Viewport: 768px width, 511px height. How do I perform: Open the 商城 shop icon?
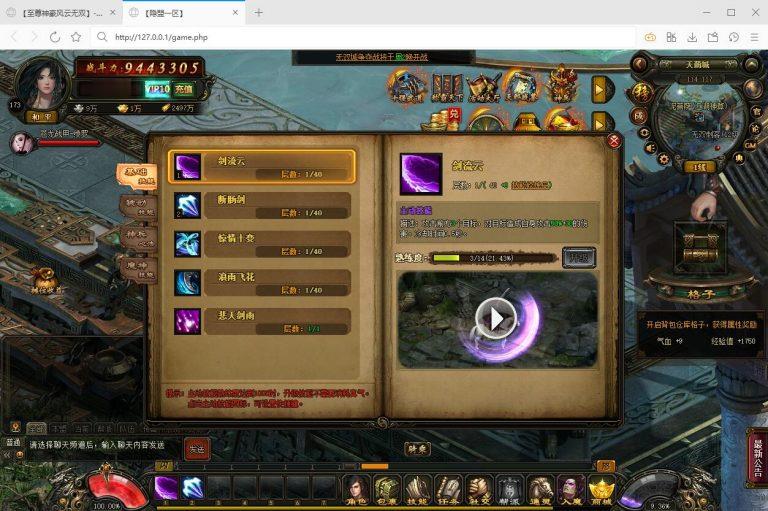click(x=600, y=490)
